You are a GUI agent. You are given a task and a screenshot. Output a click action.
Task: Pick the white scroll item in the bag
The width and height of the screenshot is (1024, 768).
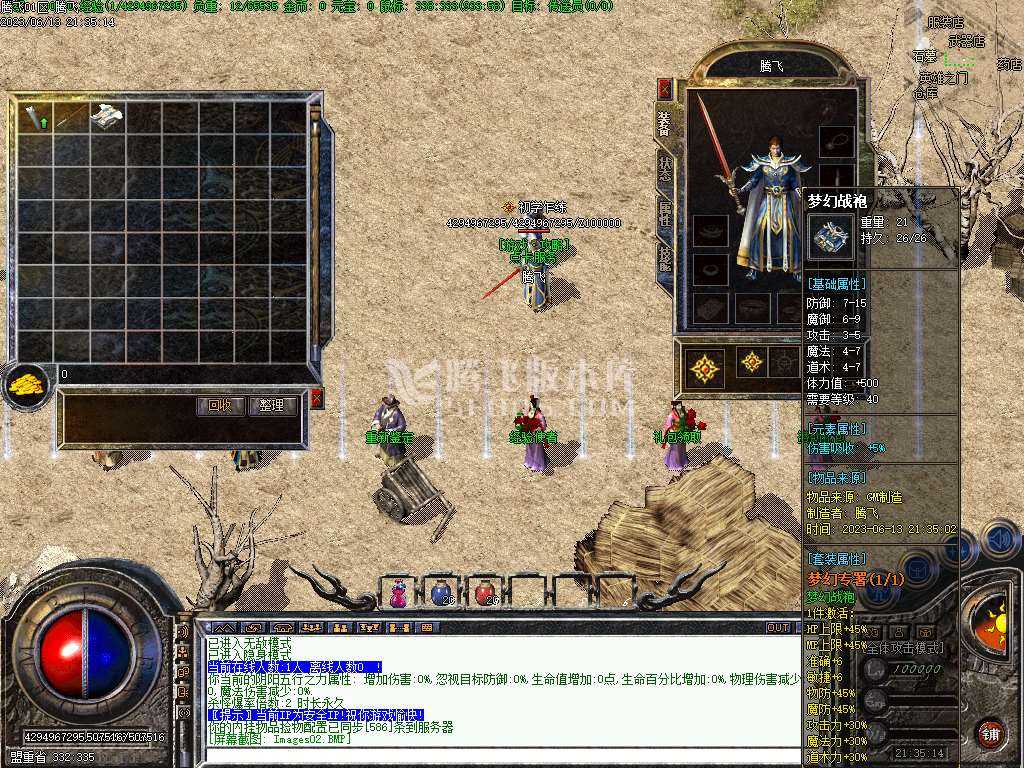[107, 116]
